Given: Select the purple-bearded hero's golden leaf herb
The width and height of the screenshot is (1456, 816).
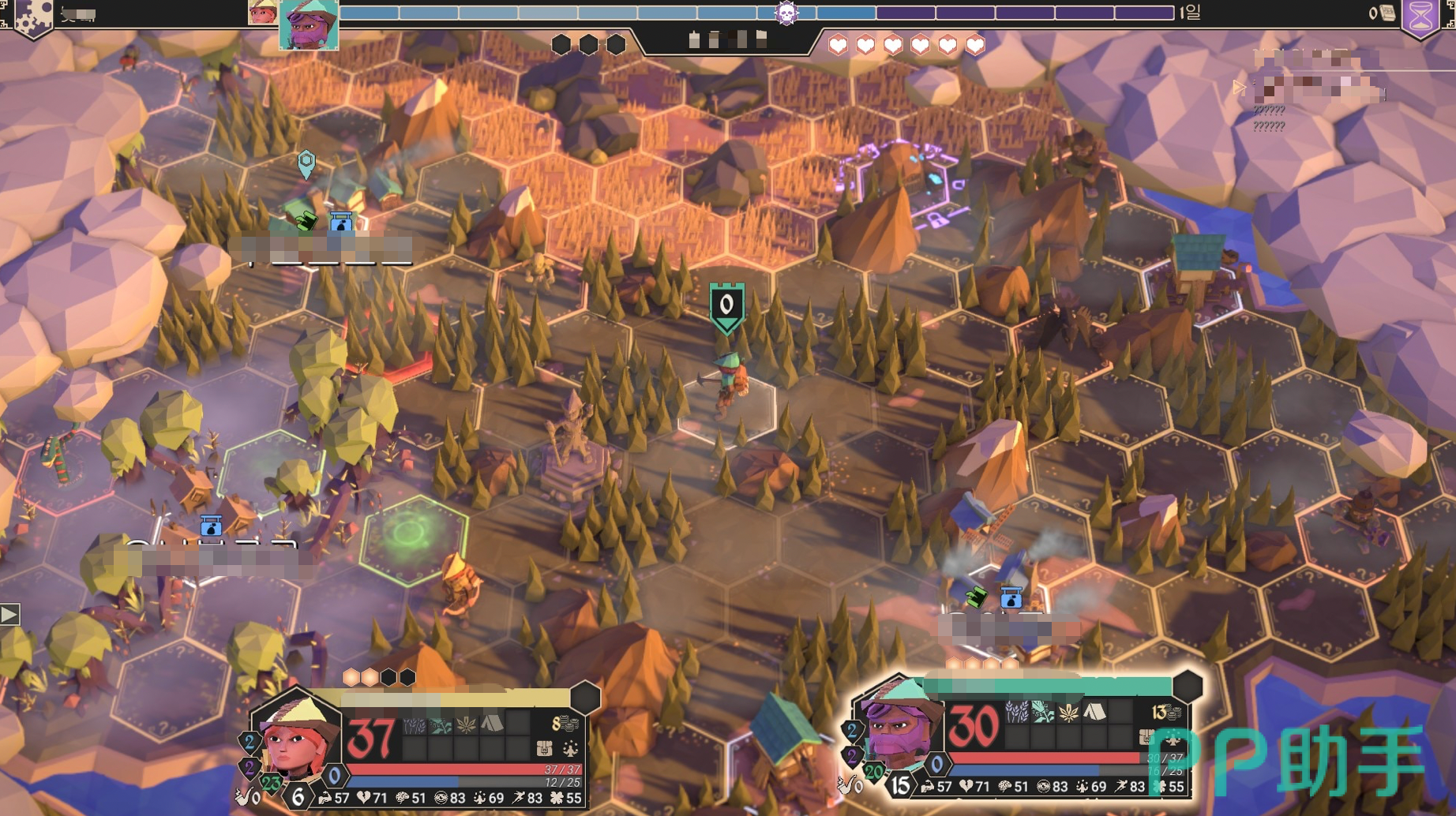Looking at the screenshot, I should 1068,713.
